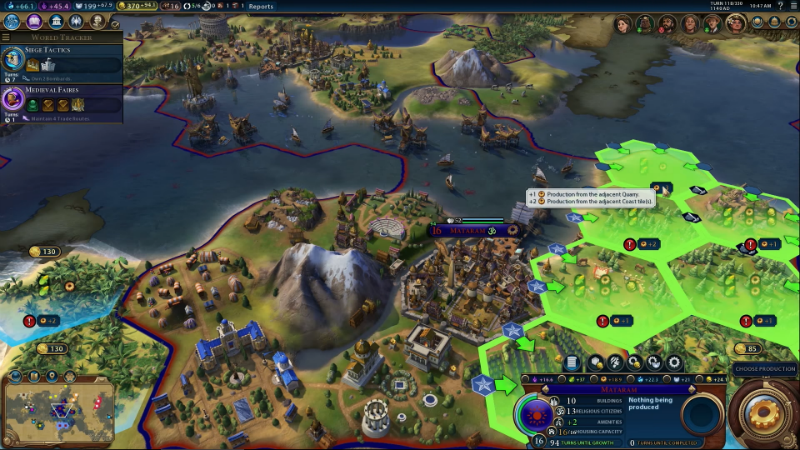Screen dimensions: 800x450
Task: Open the Technology tree
Action: click(12, 21)
